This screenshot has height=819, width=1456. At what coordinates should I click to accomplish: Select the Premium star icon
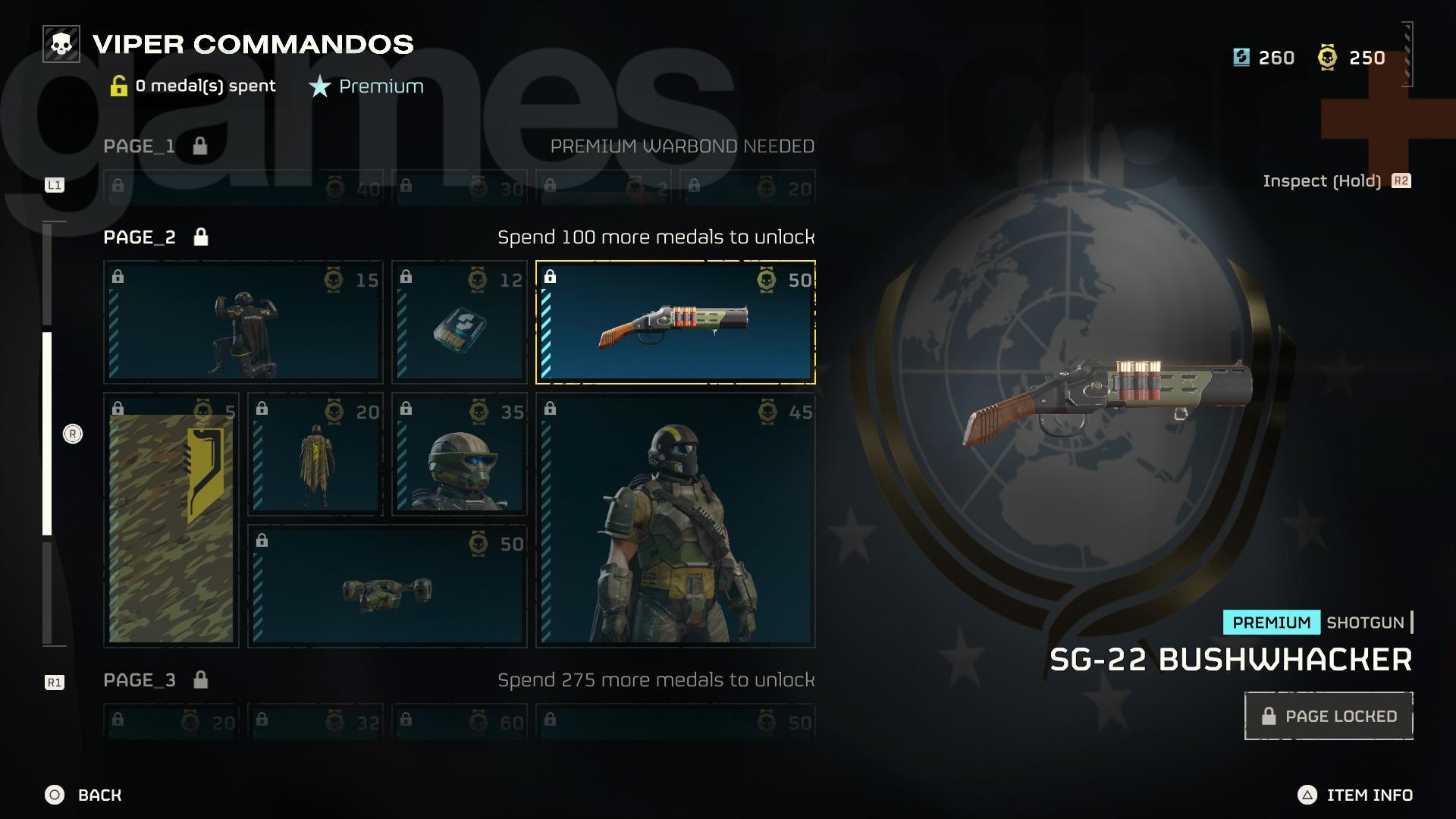point(318,86)
